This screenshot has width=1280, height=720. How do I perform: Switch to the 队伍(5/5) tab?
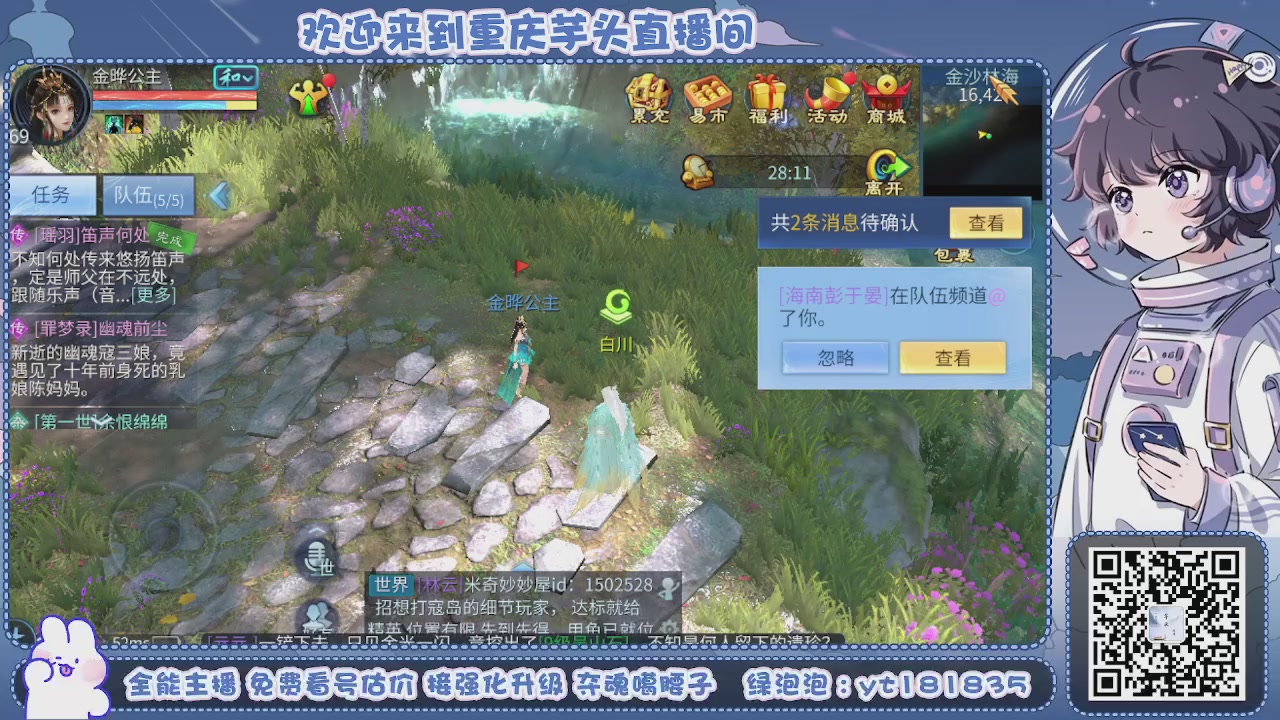[x=148, y=196]
